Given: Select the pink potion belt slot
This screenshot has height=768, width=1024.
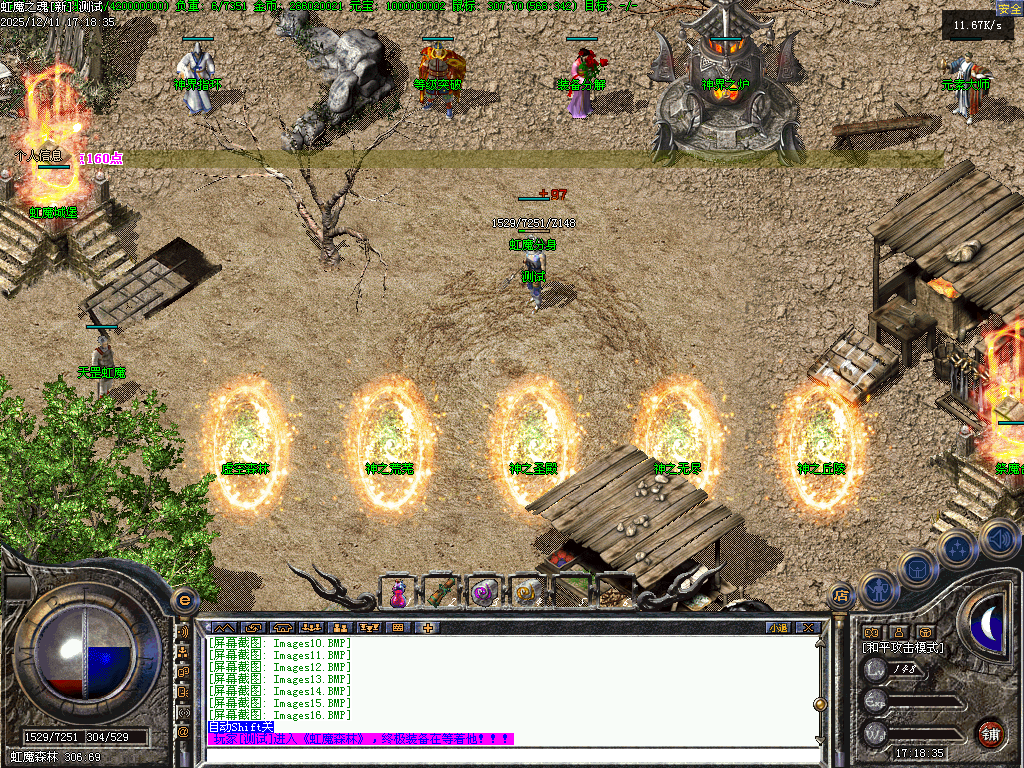Looking at the screenshot, I should 398,593.
